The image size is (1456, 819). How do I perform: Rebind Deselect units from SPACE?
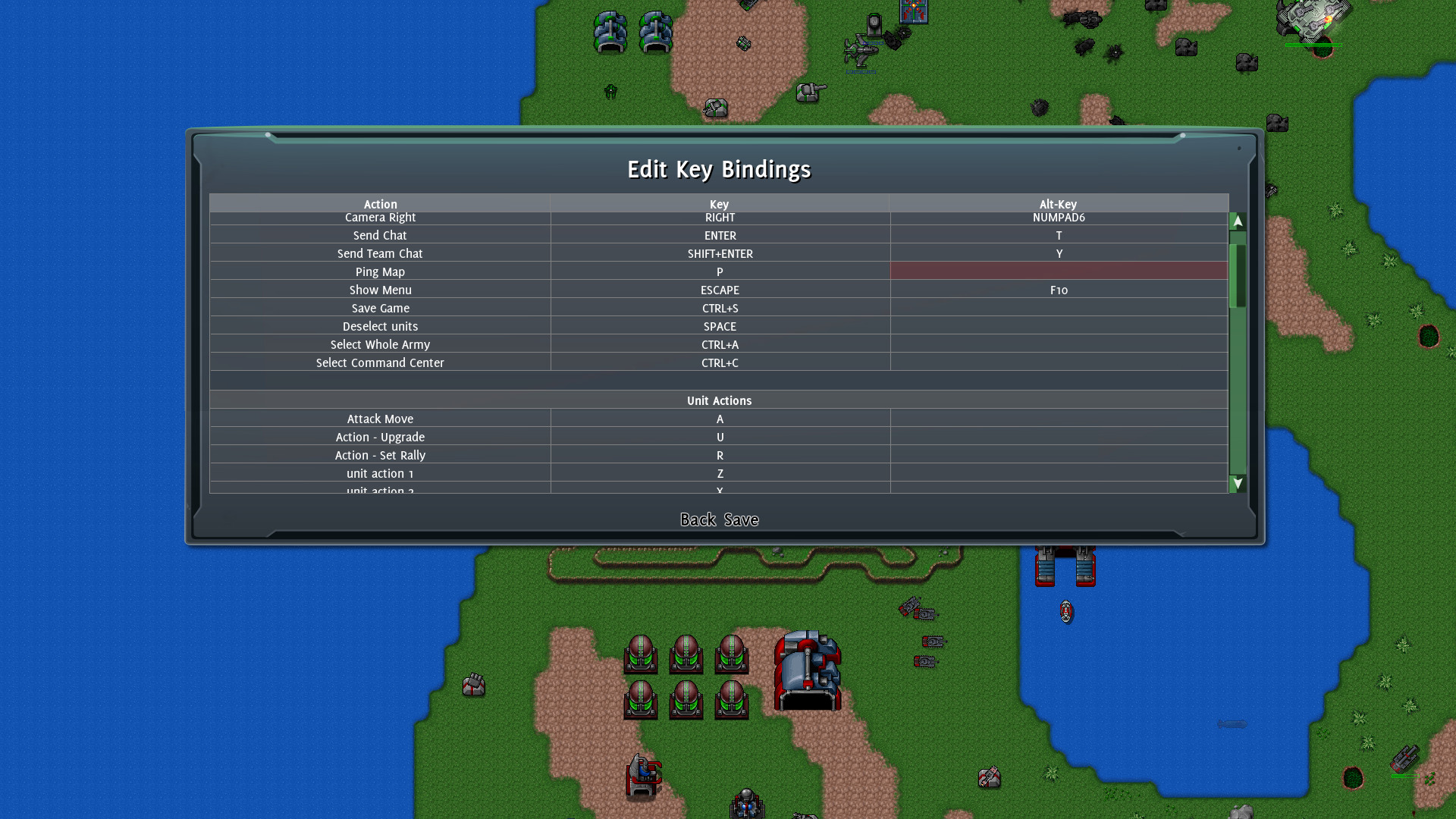(x=719, y=326)
